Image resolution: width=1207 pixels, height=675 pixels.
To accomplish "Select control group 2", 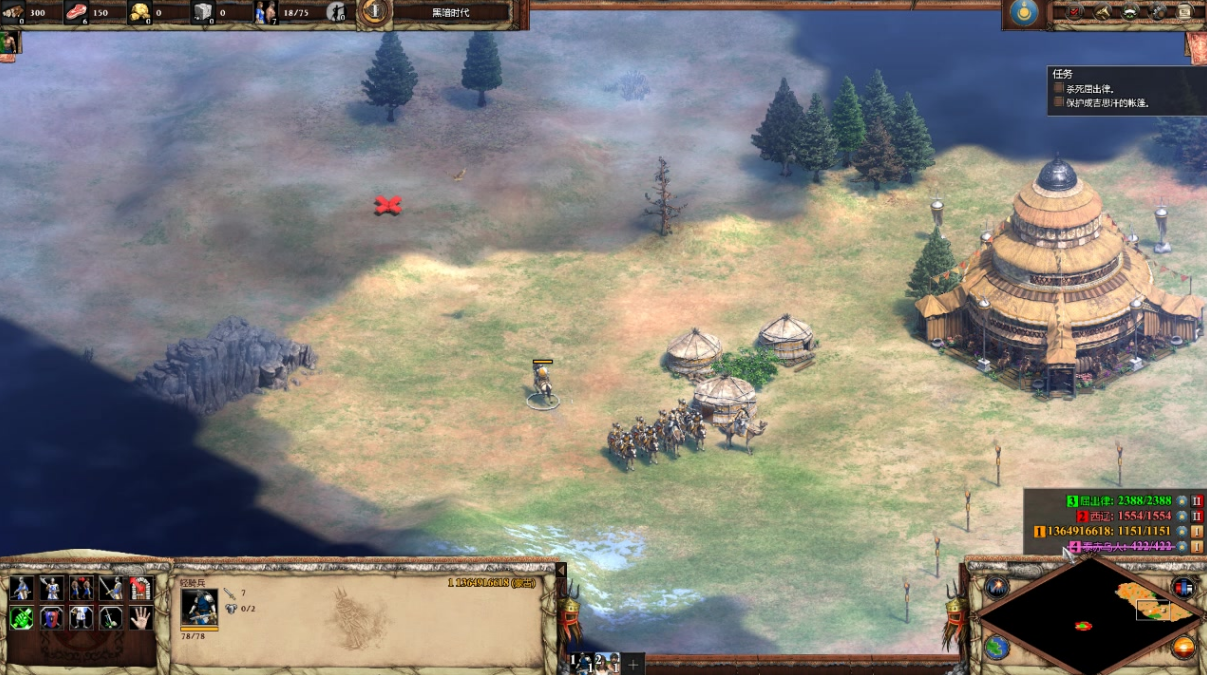I will [606, 663].
